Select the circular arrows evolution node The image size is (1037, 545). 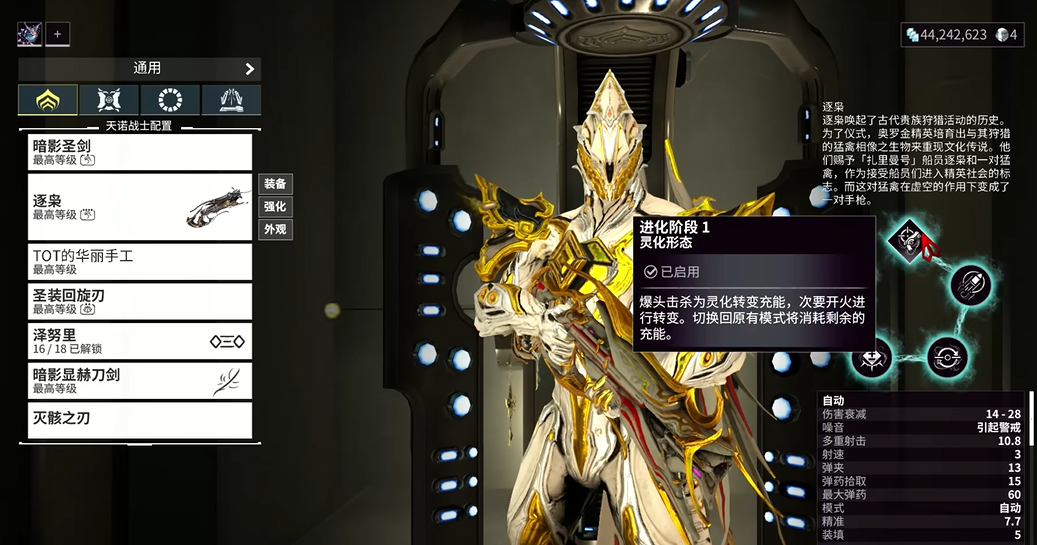(945, 356)
